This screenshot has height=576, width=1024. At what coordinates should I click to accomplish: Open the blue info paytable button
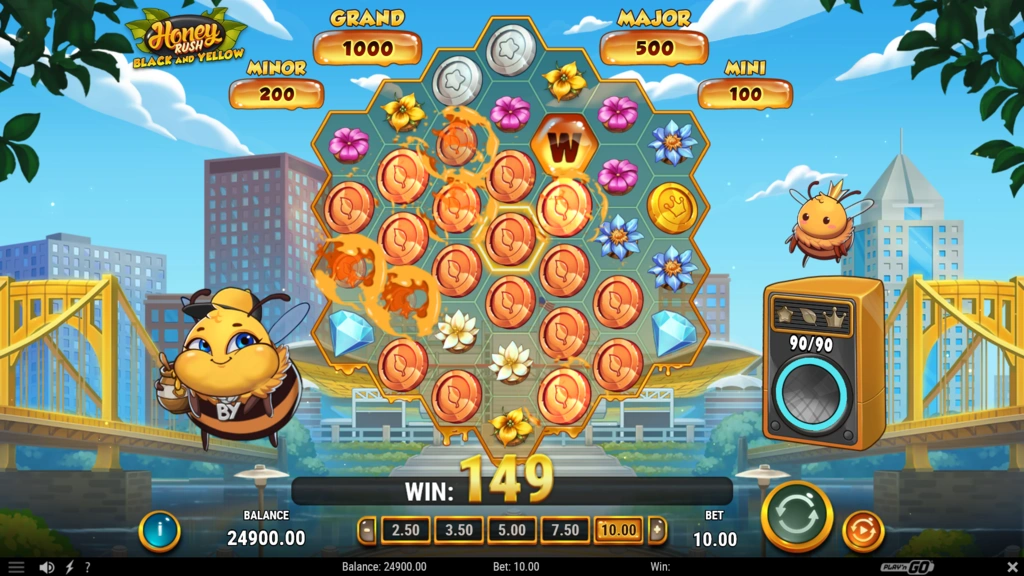(x=159, y=531)
